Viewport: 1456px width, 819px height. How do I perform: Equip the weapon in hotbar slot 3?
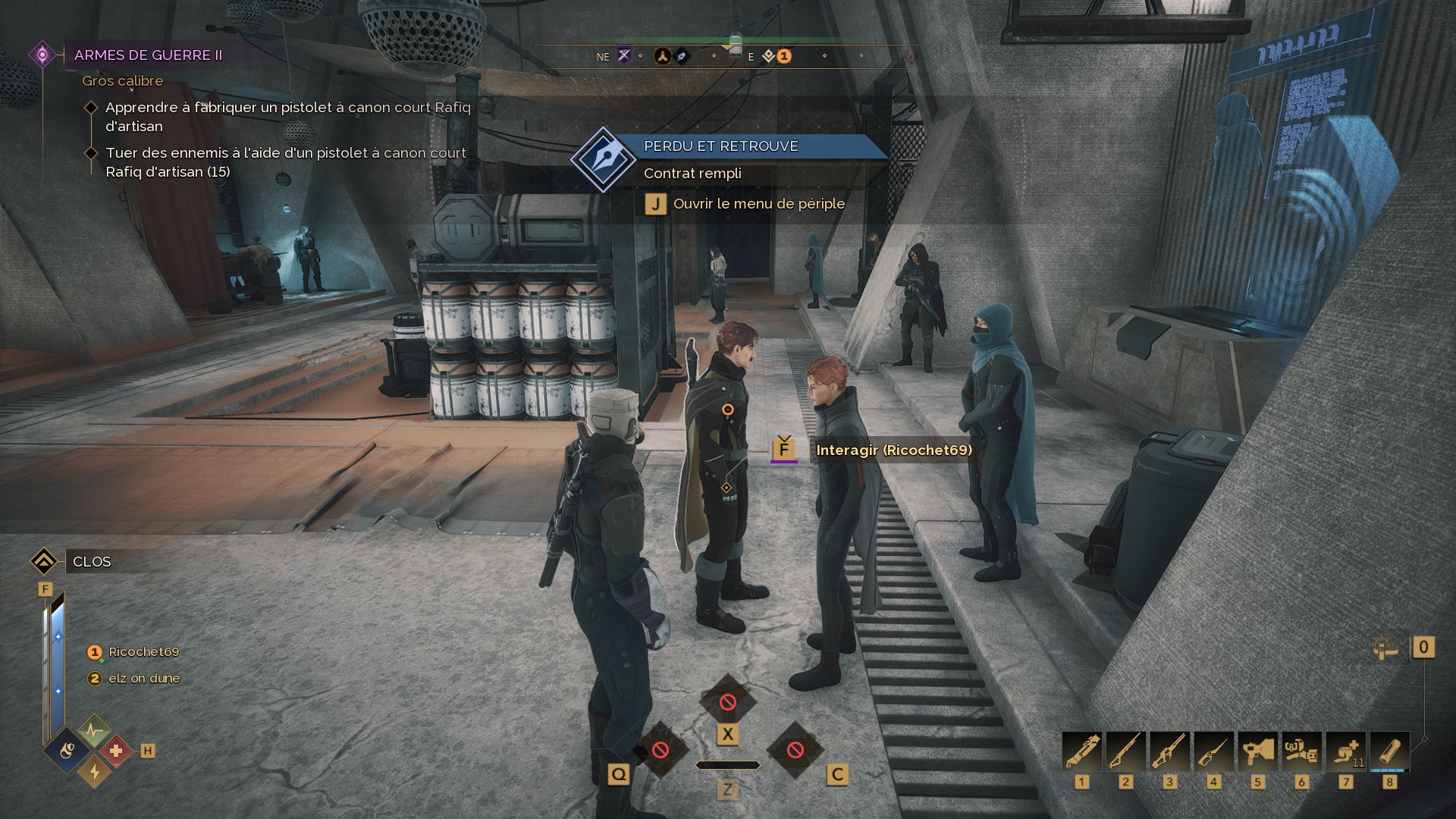1169,752
